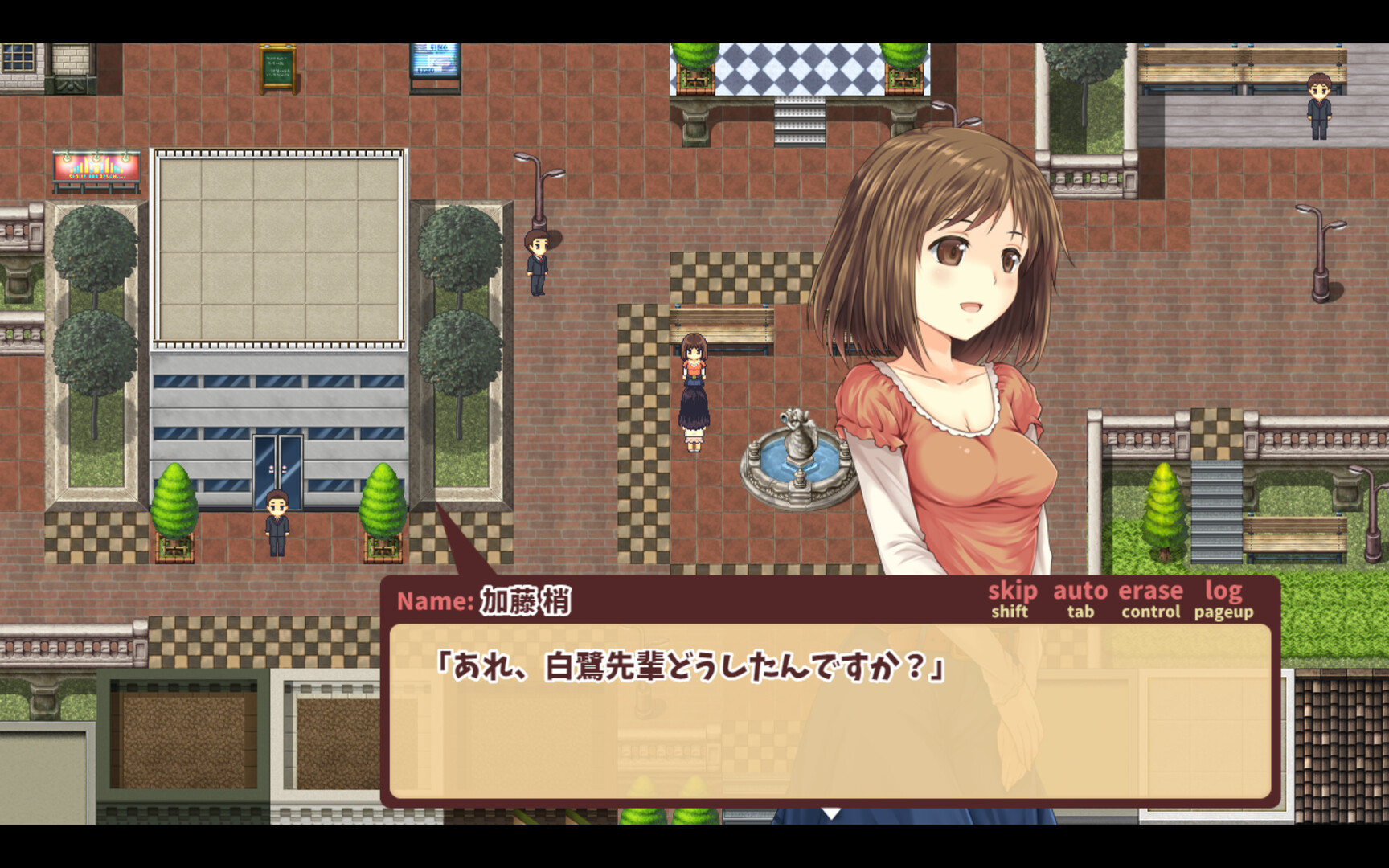Click the glass double doors of the building

pos(279,466)
